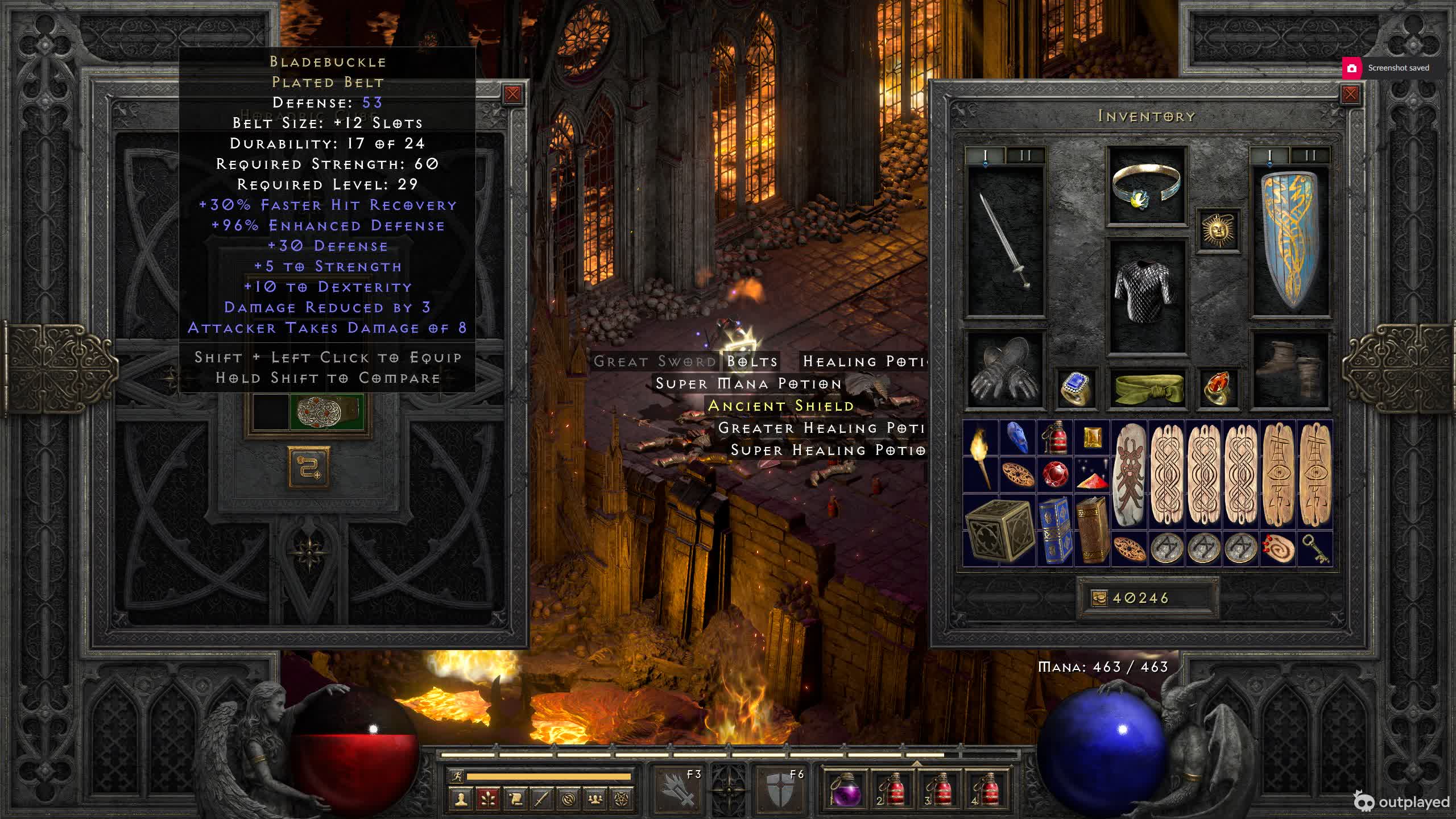Select the Bladebuckle belt in the cube
This screenshot has height=819, width=1456.
(326, 411)
